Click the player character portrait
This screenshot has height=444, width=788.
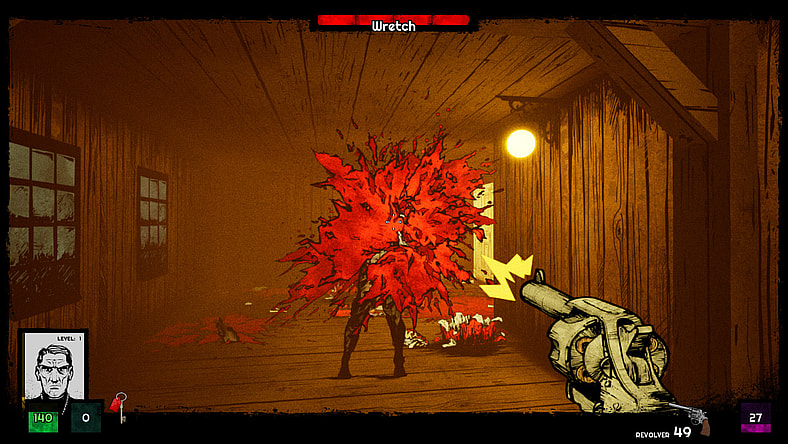point(53,366)
